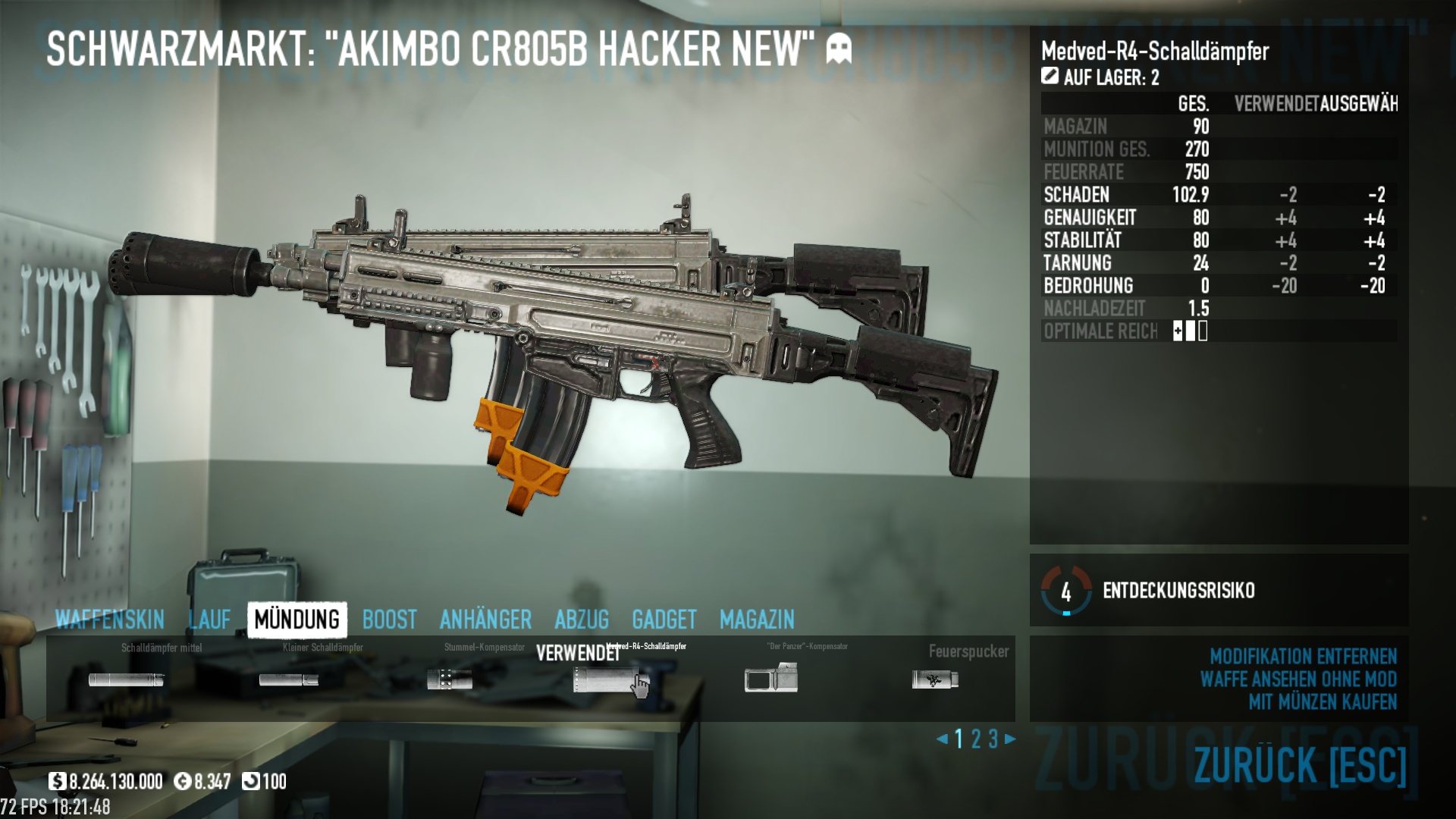
Task: Open the LAUF category tab
Action: 209,620
